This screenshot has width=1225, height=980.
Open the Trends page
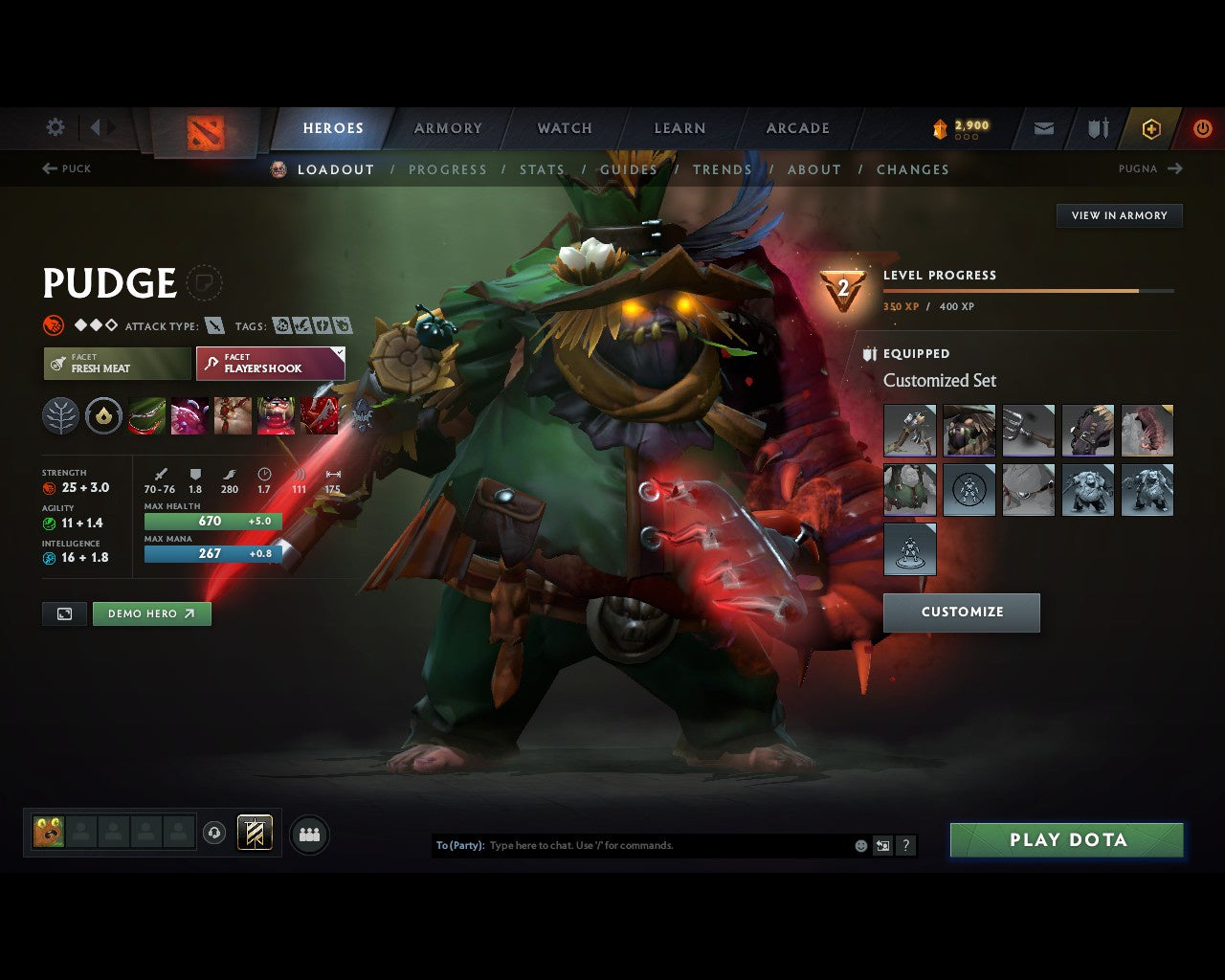722,169
